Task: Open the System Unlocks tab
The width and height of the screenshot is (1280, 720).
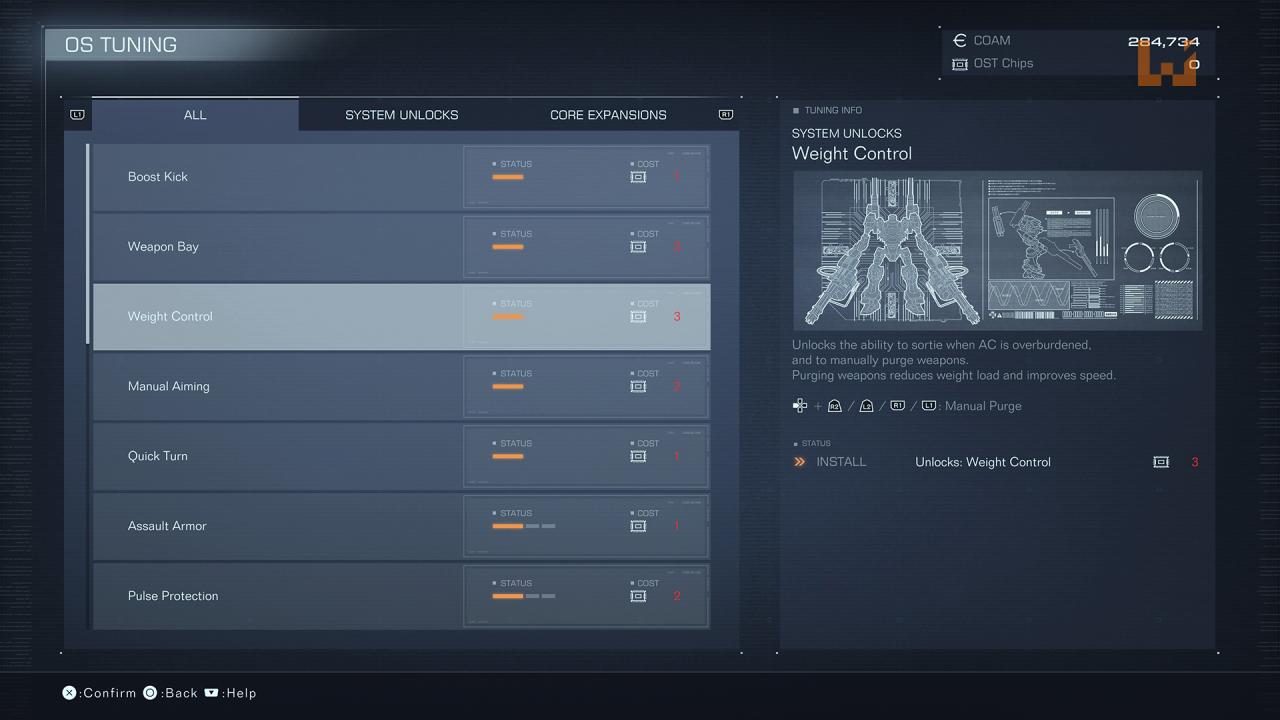Action: pyautogui.click(x=401, y=115)
